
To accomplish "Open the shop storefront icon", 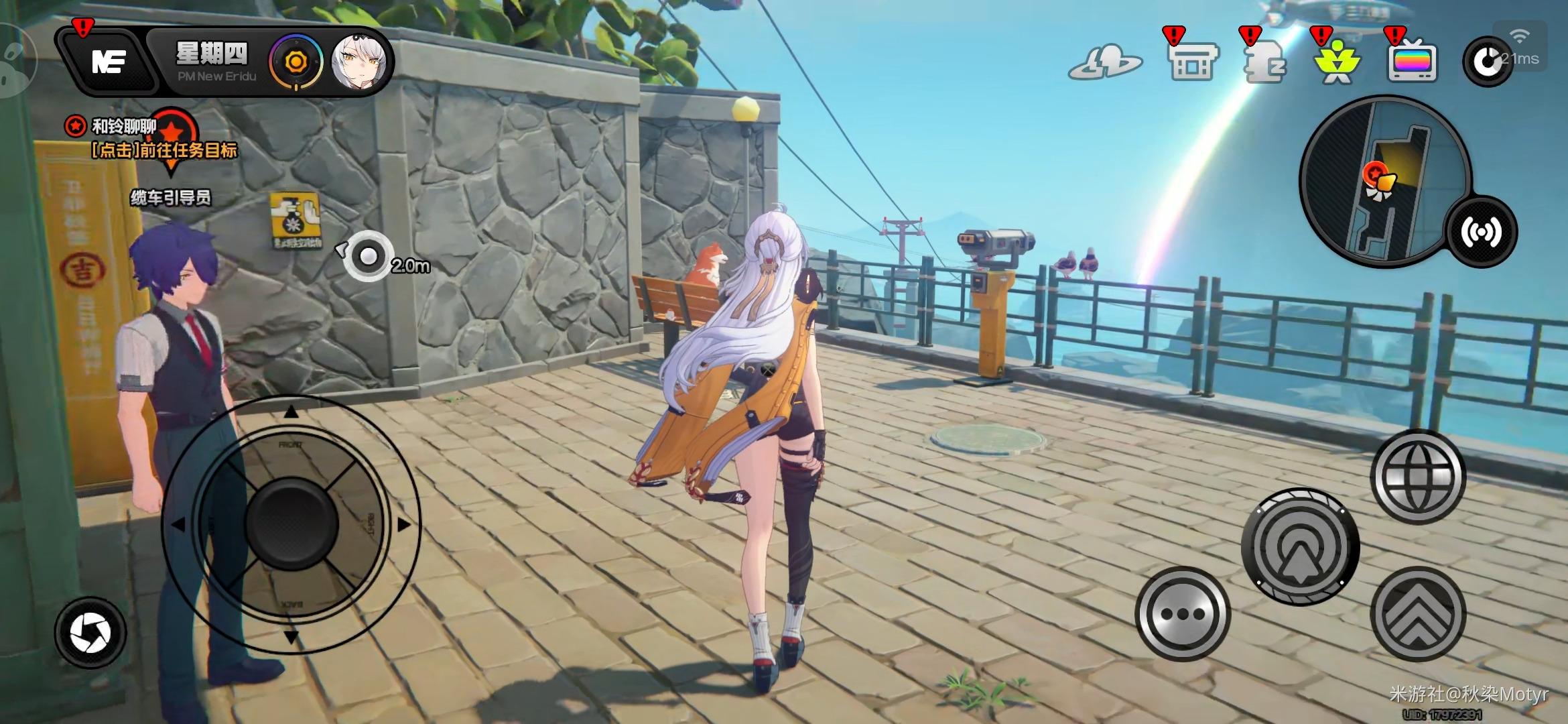I will [1192, 62].
